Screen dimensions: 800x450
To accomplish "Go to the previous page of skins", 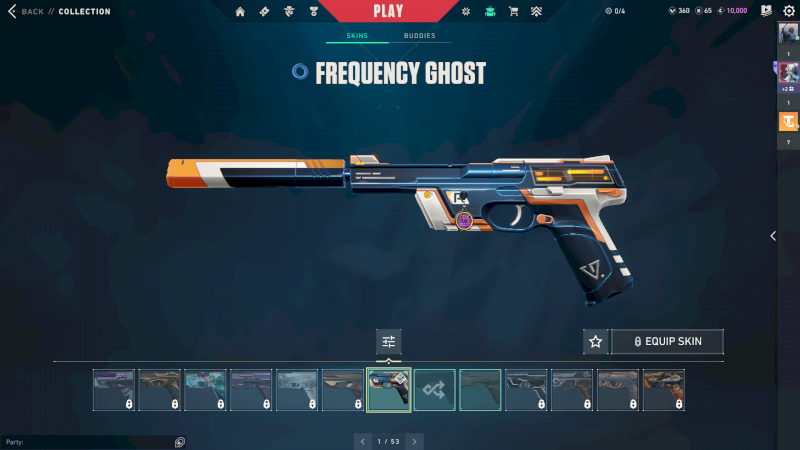I will (x=362, y=441).
